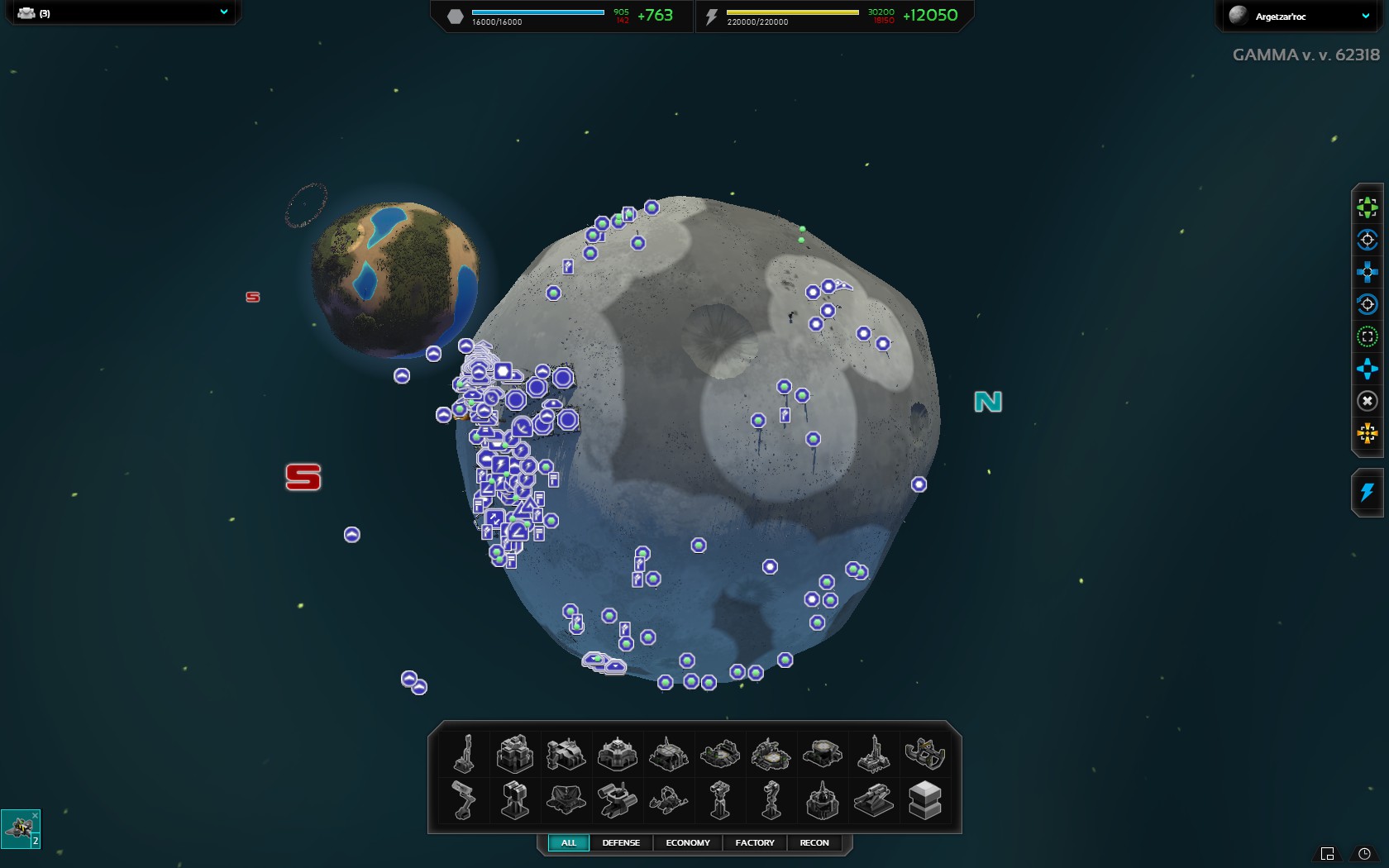The height and width of the screenshot is (868, 1389).
Task: Deselect the unit group with its X
Action: (35, 815)
